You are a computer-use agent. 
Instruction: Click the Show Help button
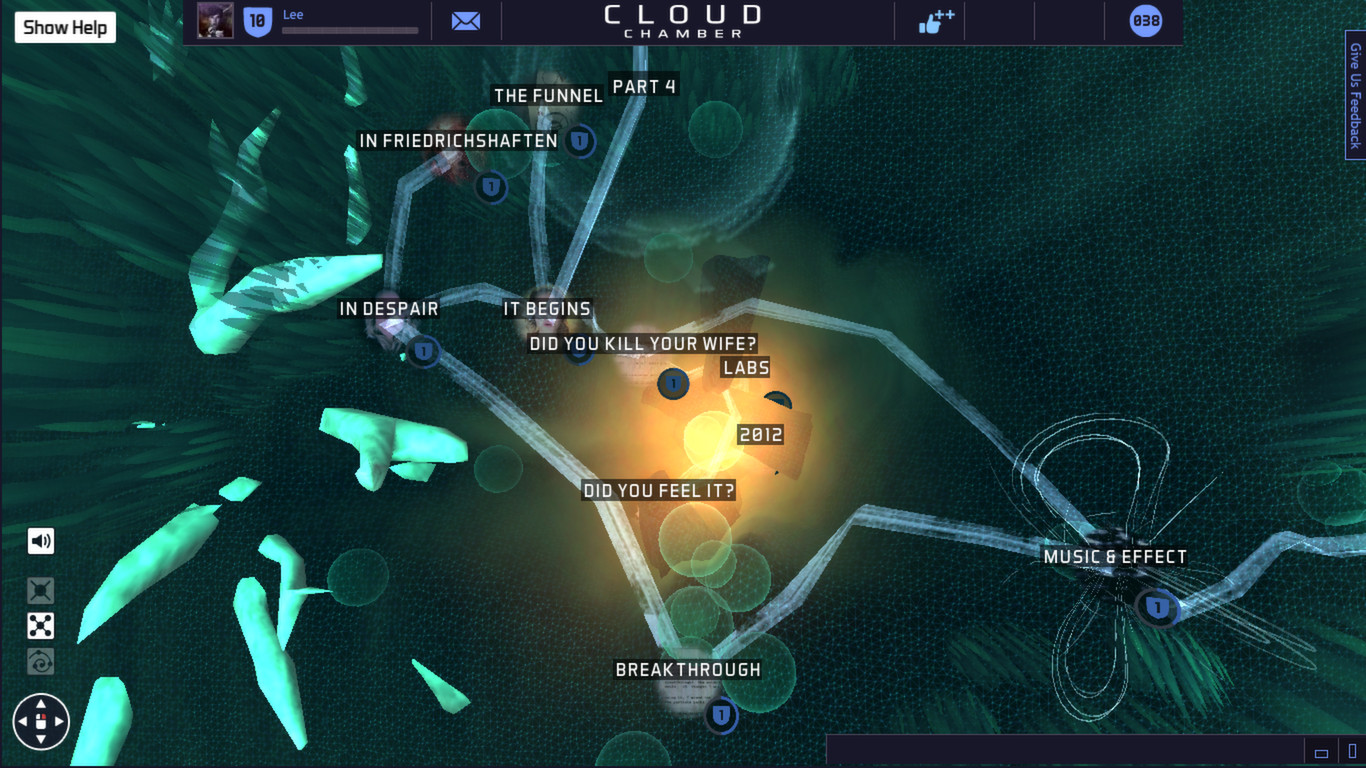pyautogui.click(x=64, y=27)
